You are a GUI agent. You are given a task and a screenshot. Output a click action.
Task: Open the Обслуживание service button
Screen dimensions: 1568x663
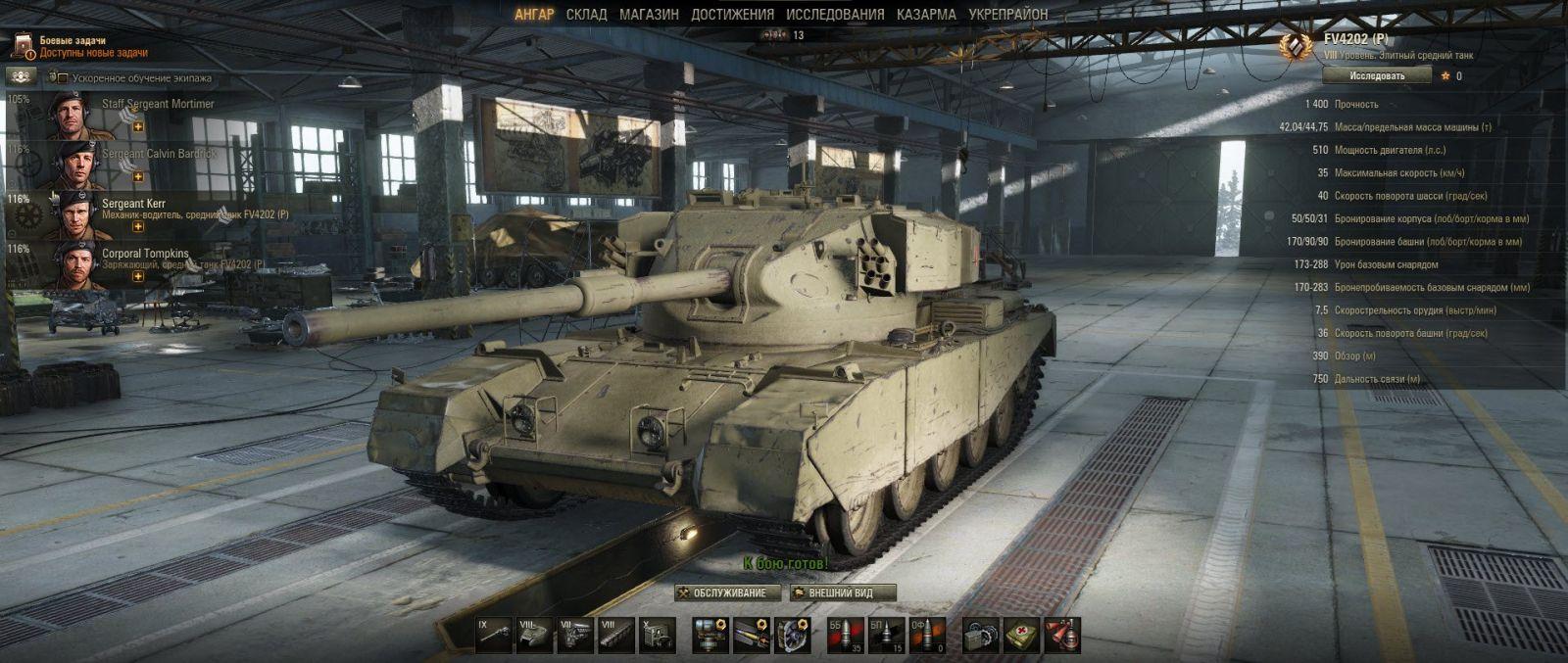[x=728, y=592]
